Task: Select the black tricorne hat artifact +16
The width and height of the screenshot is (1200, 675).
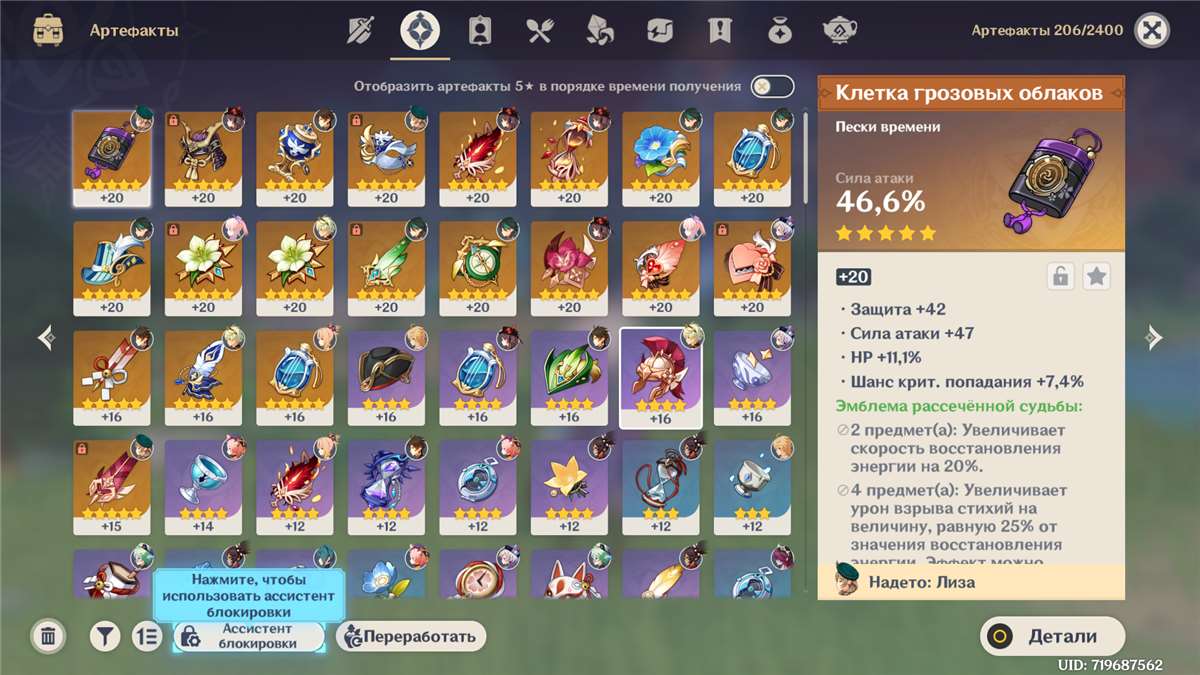Action: click(386, 376)
